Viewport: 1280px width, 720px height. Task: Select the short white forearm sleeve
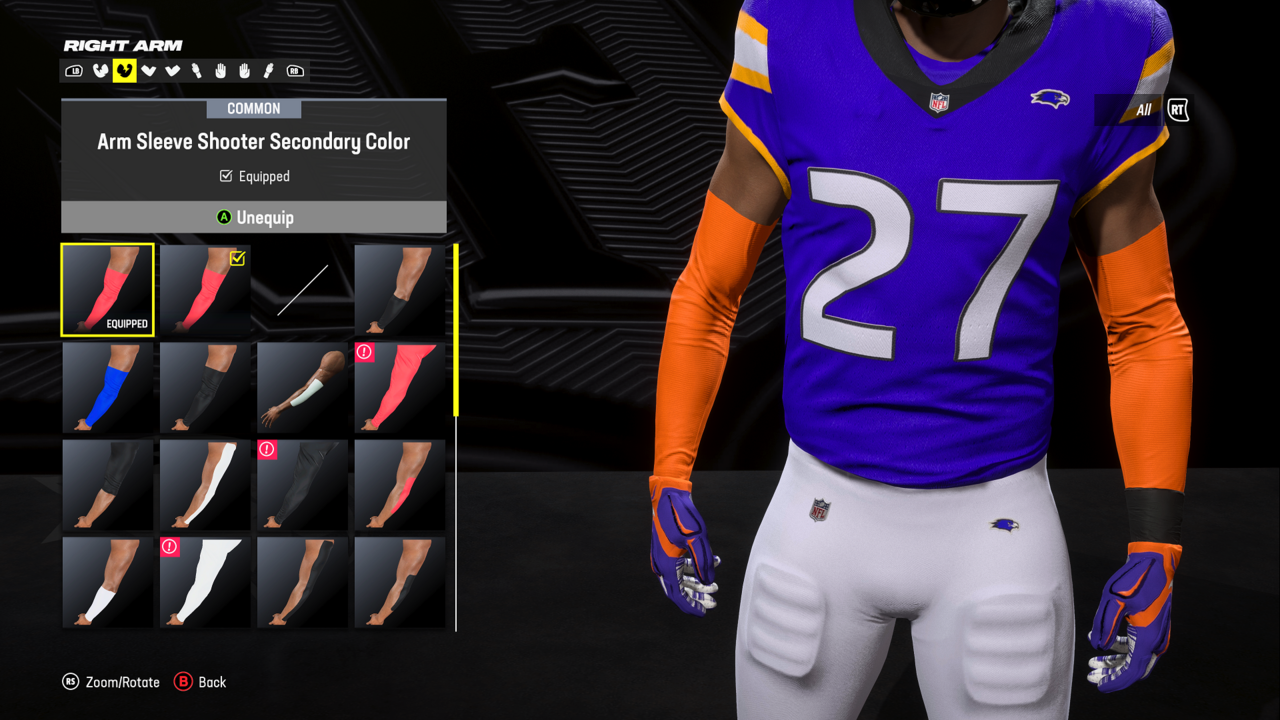tap(107, 582)
